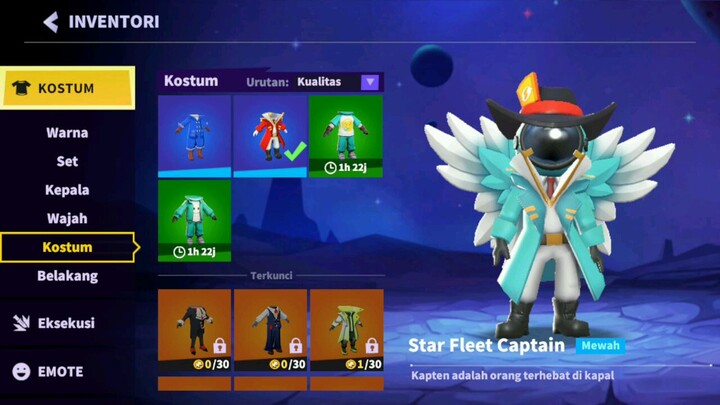Open the Urutan Kualitas sort dropdown
The height and width of the screenshot is (405, 720).
click(370, 82)
